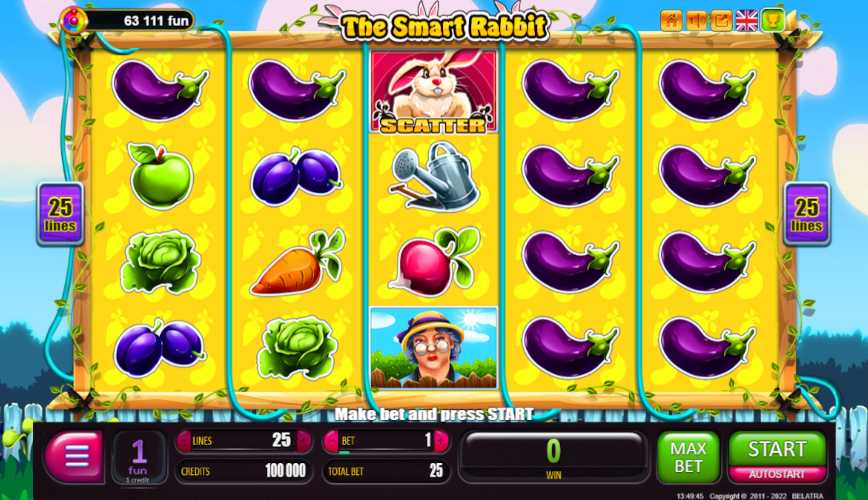Image resolution: width=868 pixels, height=500 pixels.
Task: Click the right 25 lines badge
Action: pos(806,214)
